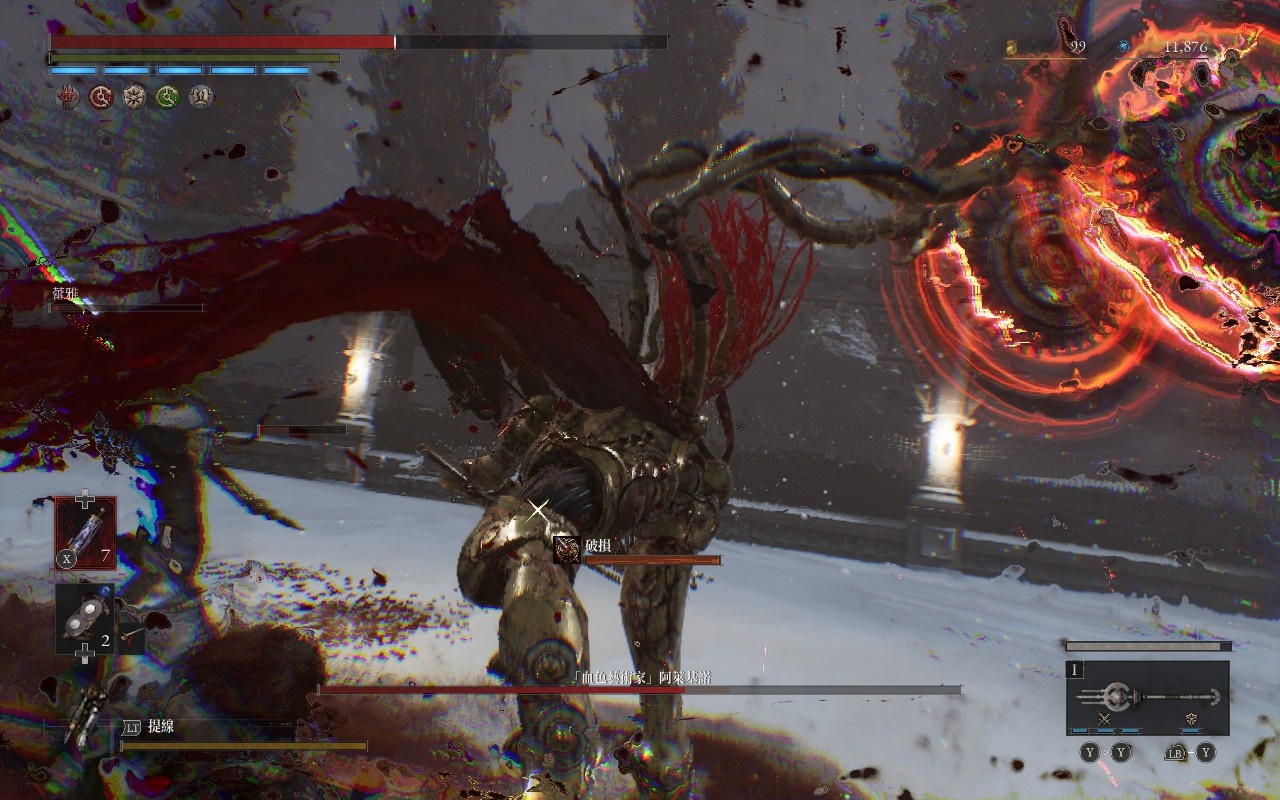Viewport: 1280px width, 800px height.
Task: Click the crossed-swords blade fable art icon
Action: point(1105,718)
